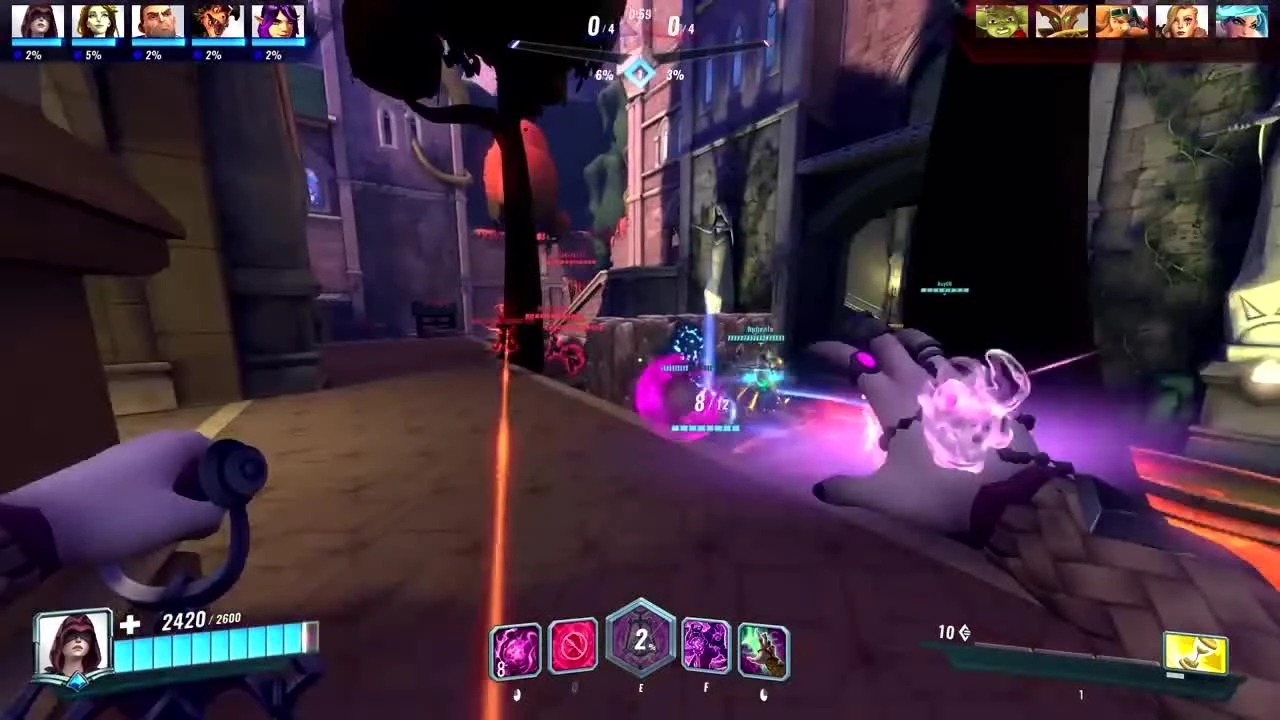Click the currency icon beside the number 10
Viewport: 1280px width, 720px height.
(x=963, y=632)
